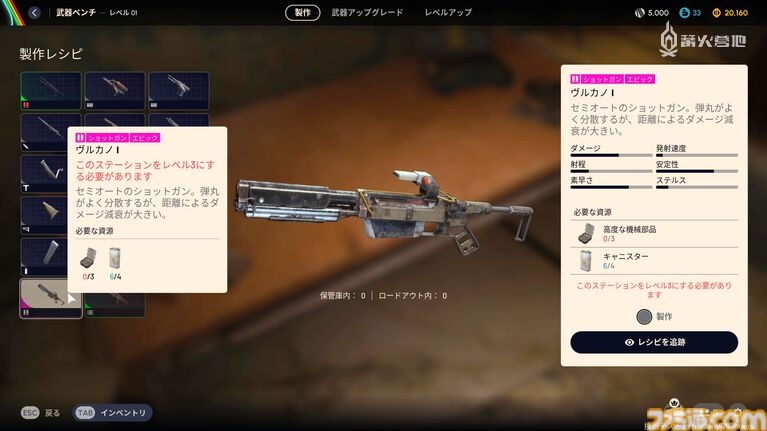Select the 高度な機械部品 resource row
The width and height of the screenshot is (767, 431).
pos(654,234)
